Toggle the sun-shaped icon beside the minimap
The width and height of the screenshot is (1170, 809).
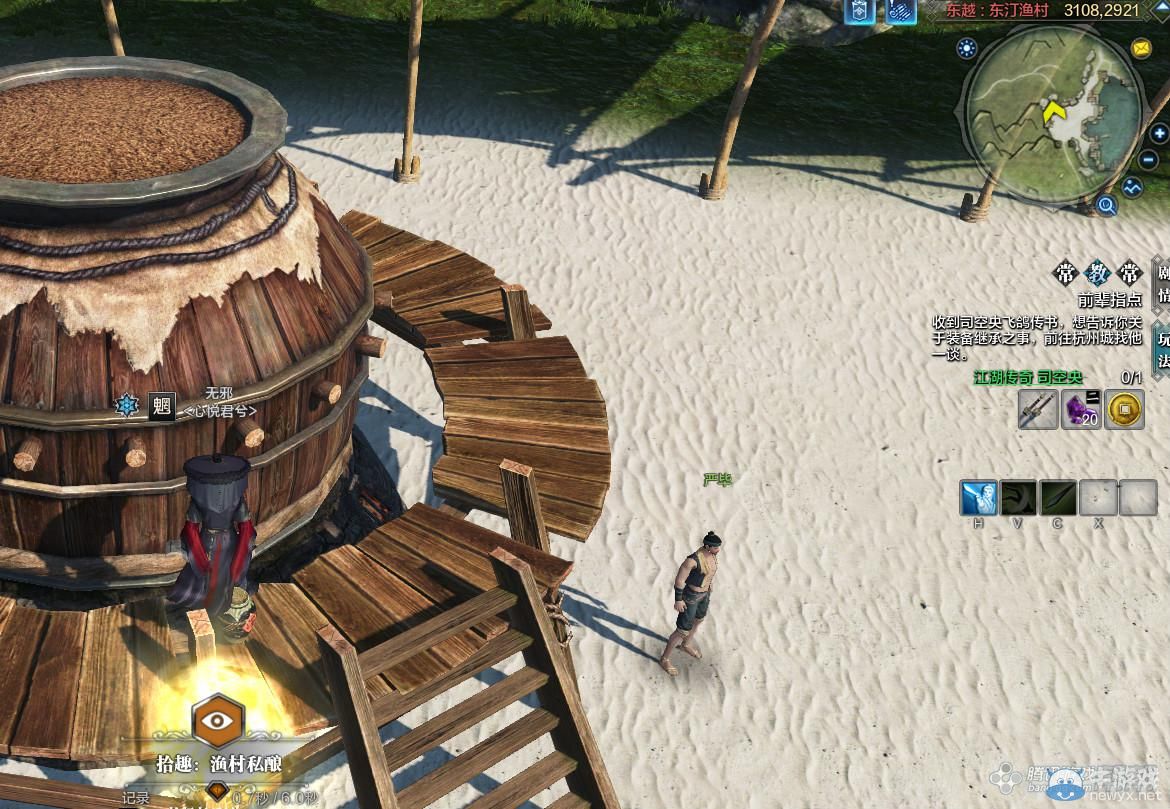tap(966, 47)
